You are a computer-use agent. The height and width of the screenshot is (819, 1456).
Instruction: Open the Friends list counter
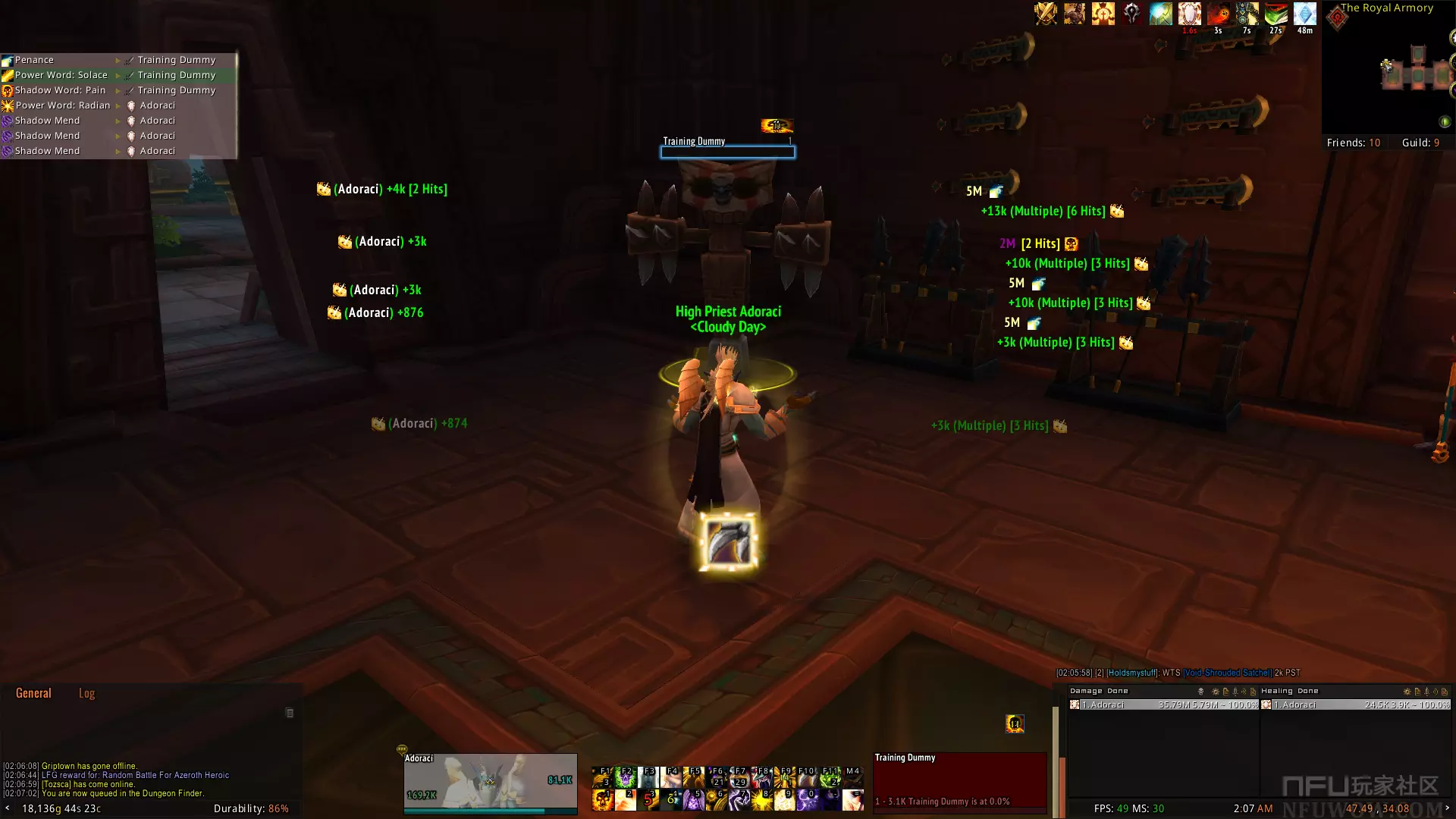[1353, 143]
